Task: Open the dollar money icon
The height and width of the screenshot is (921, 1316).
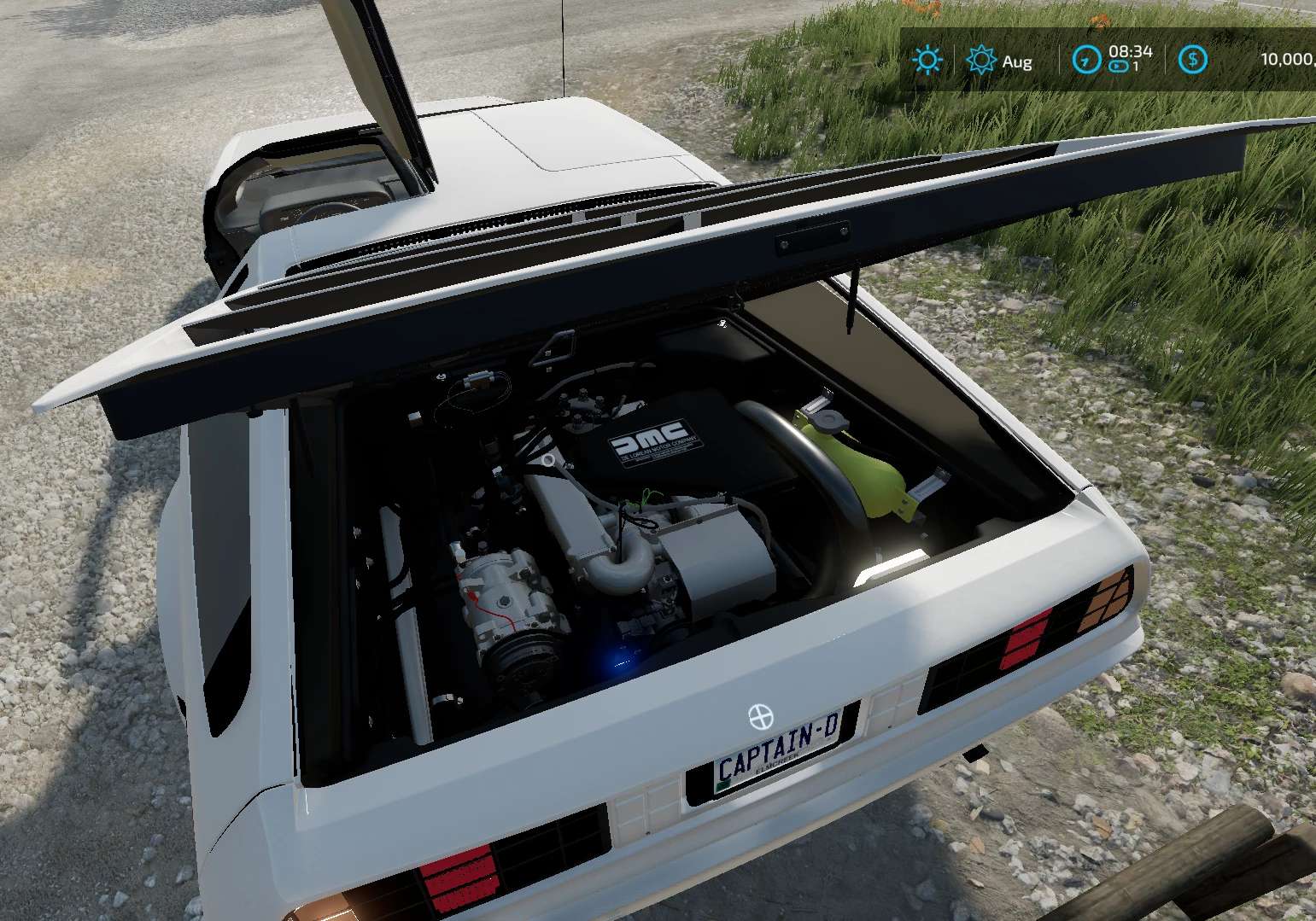Action: (1192, 60)
